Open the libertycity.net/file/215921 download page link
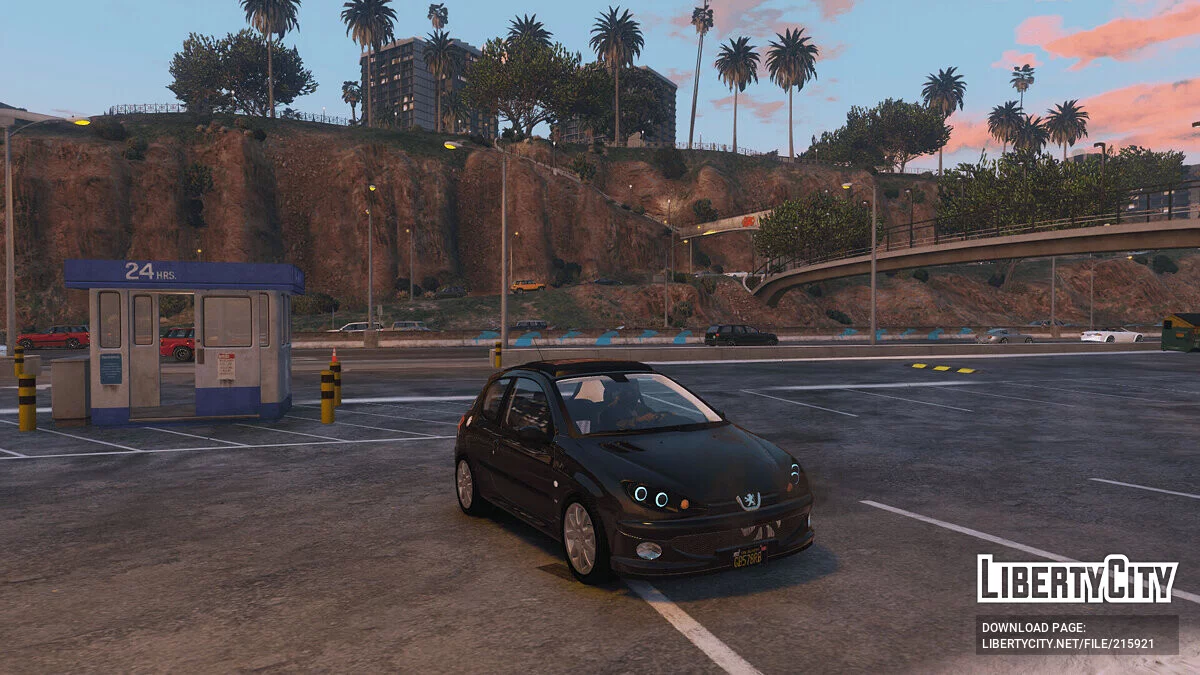 [1068, 643]
